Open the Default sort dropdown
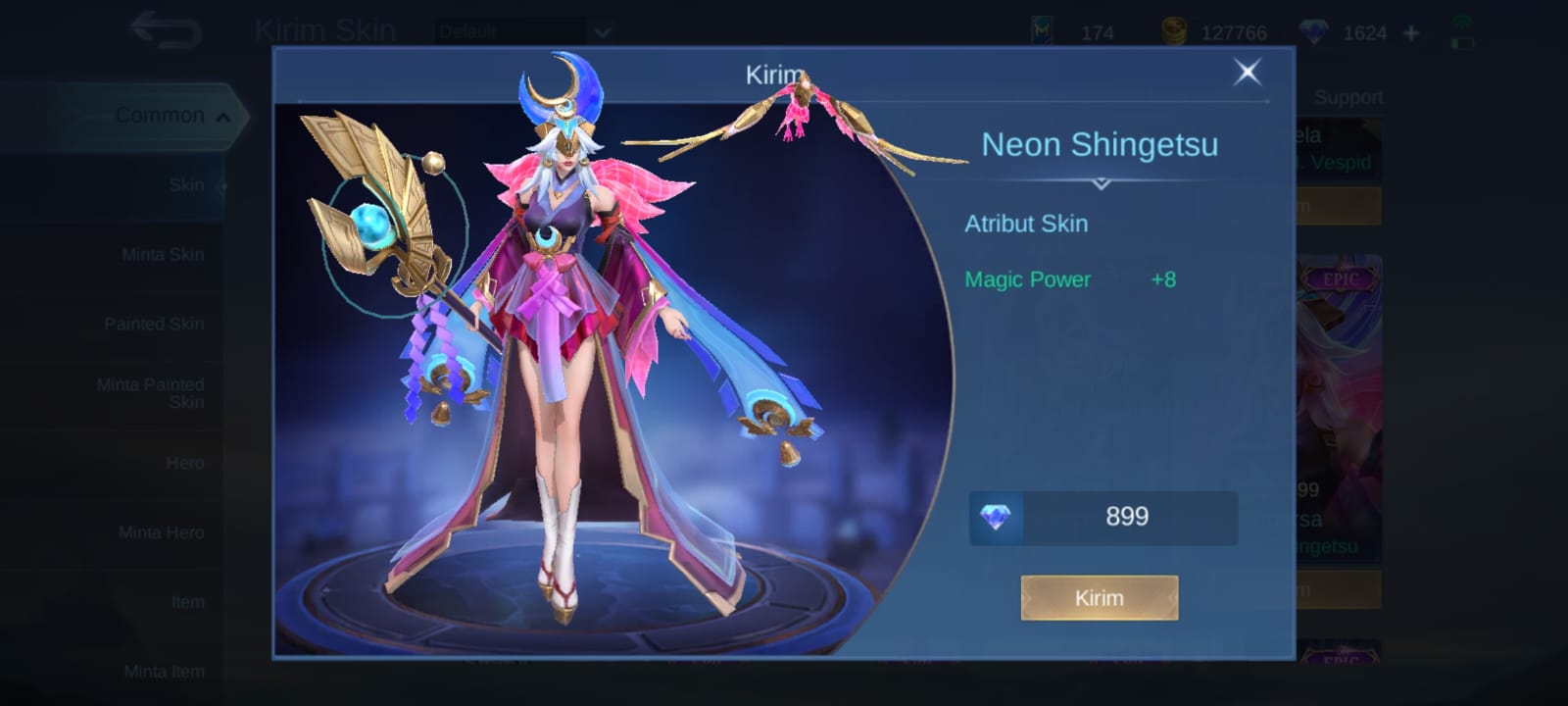The image size is (1568, 706). (x=524, y=31)
